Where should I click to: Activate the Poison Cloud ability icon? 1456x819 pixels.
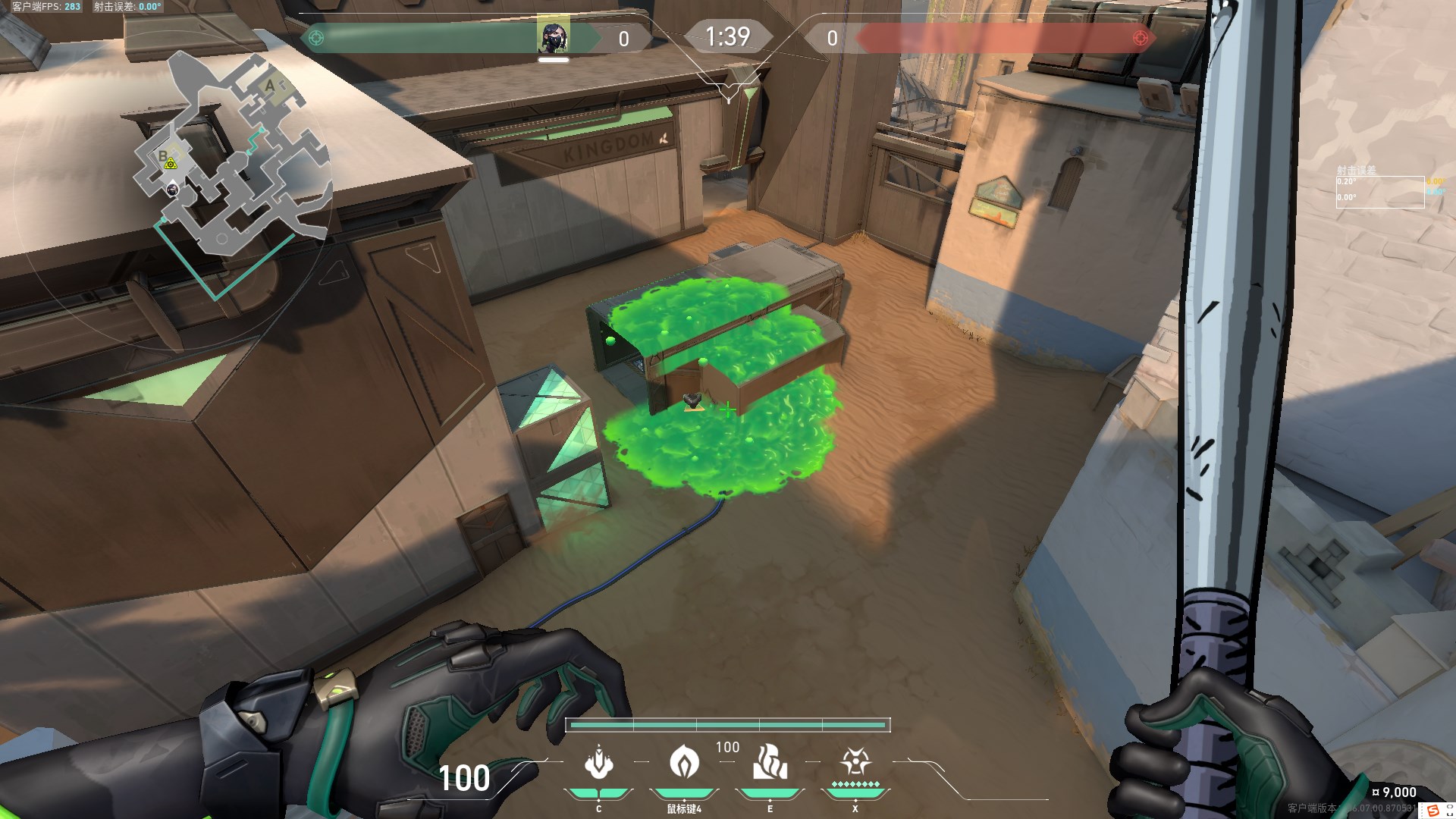[684, 761]
